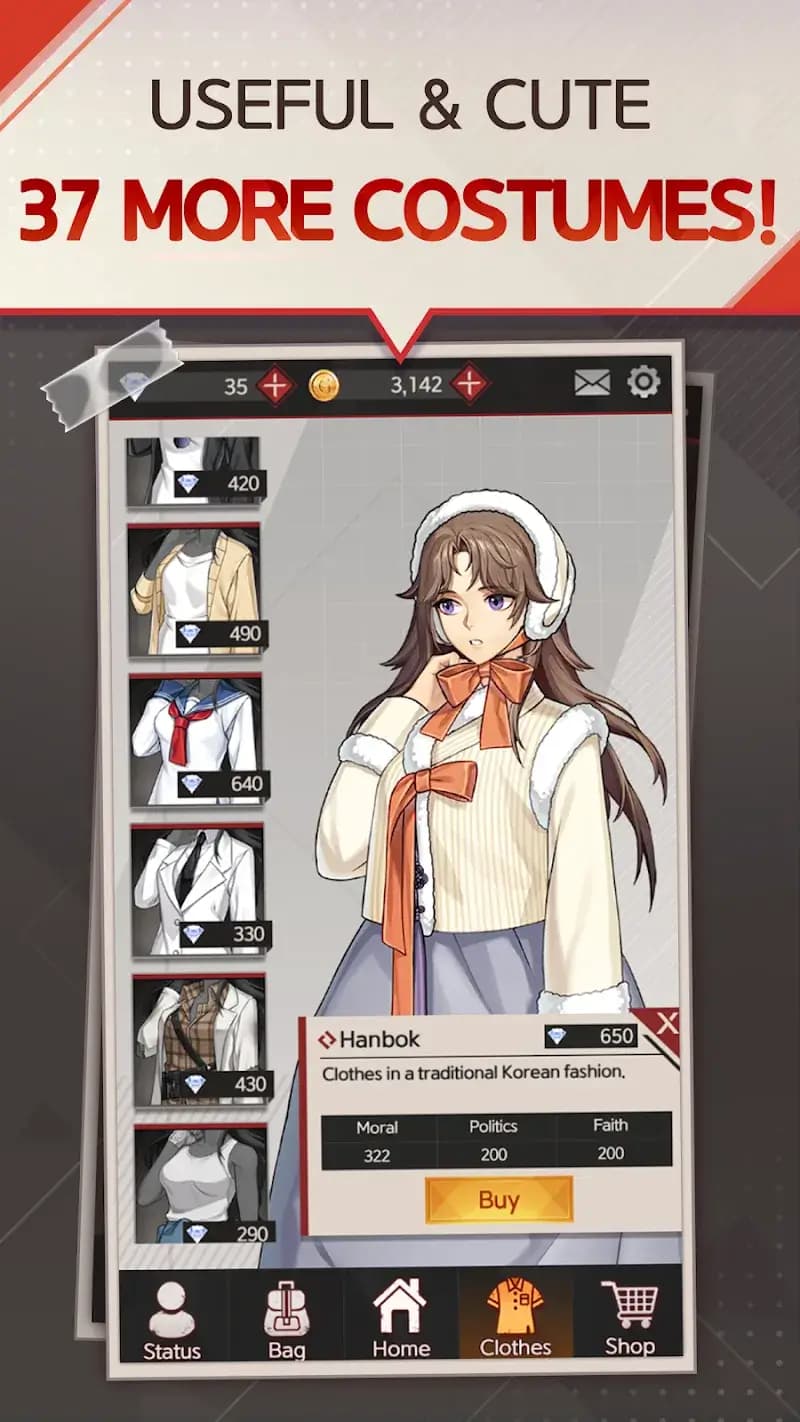Image resolution: width=800 pixels, height=1422 pixels.
Task: Add more gold coins with the plus button
Action: point(469,384)
